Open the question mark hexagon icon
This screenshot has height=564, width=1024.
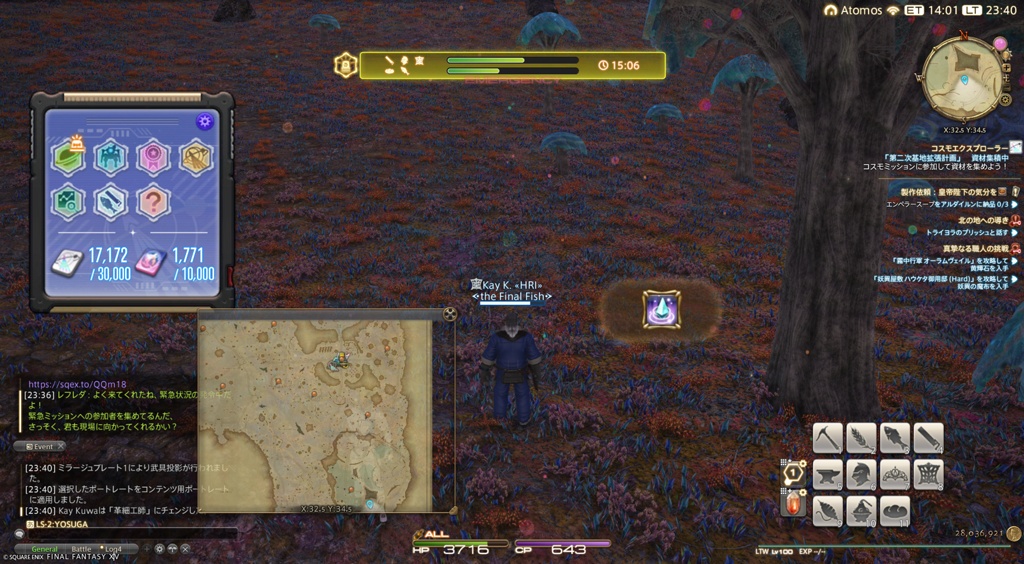pos(153,201)
